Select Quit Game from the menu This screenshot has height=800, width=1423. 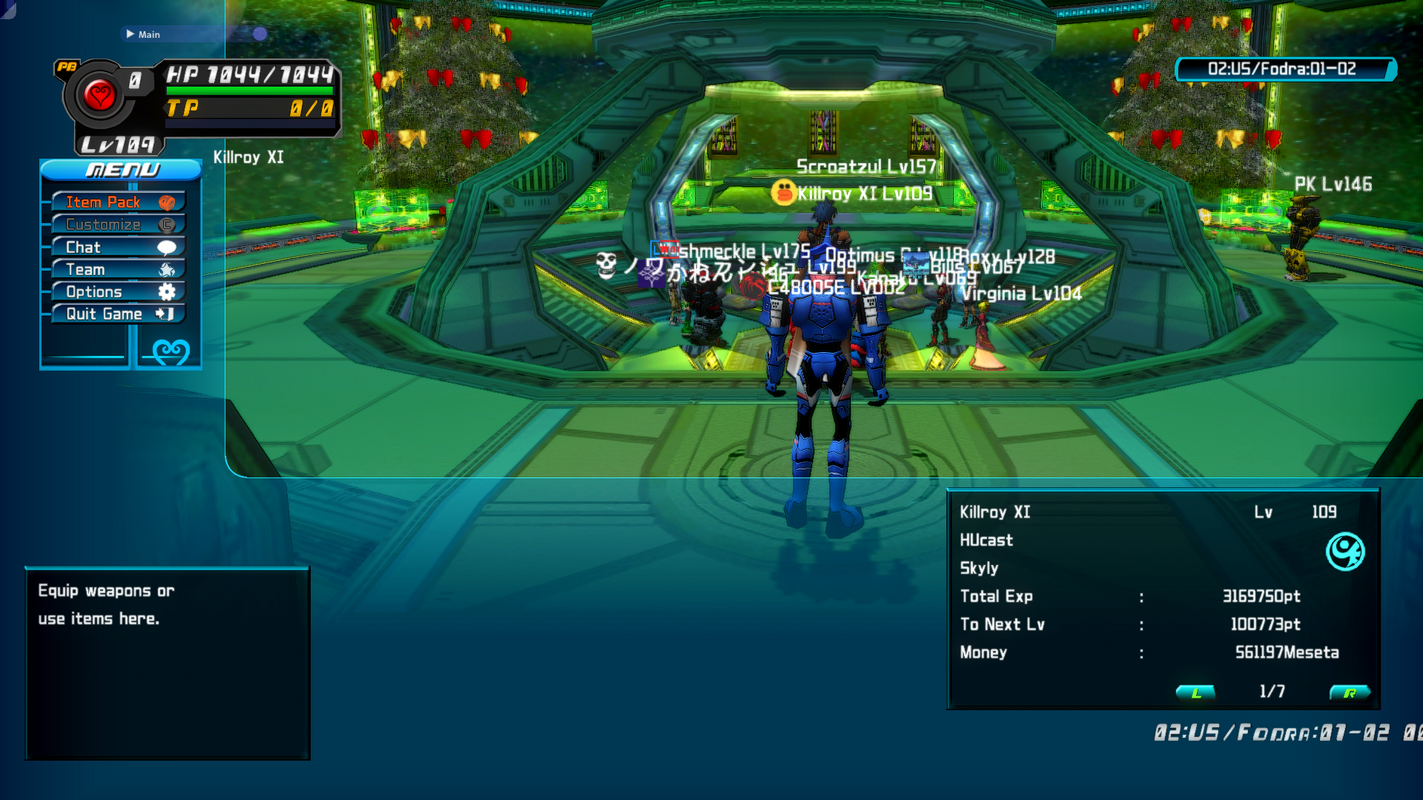(x=118, y=314)
